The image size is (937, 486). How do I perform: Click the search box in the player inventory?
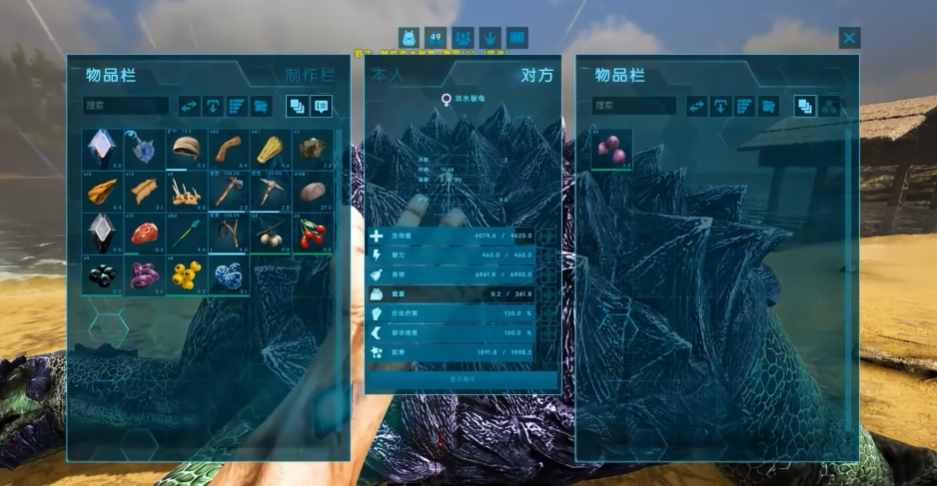pyautogui.click(x=126, y=105)
